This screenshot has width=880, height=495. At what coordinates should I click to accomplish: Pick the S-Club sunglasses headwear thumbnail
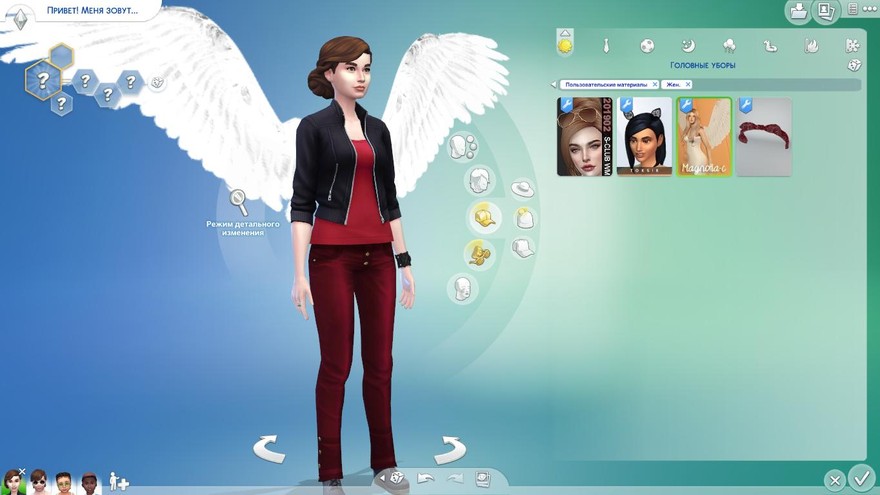(x=584, y=137)
